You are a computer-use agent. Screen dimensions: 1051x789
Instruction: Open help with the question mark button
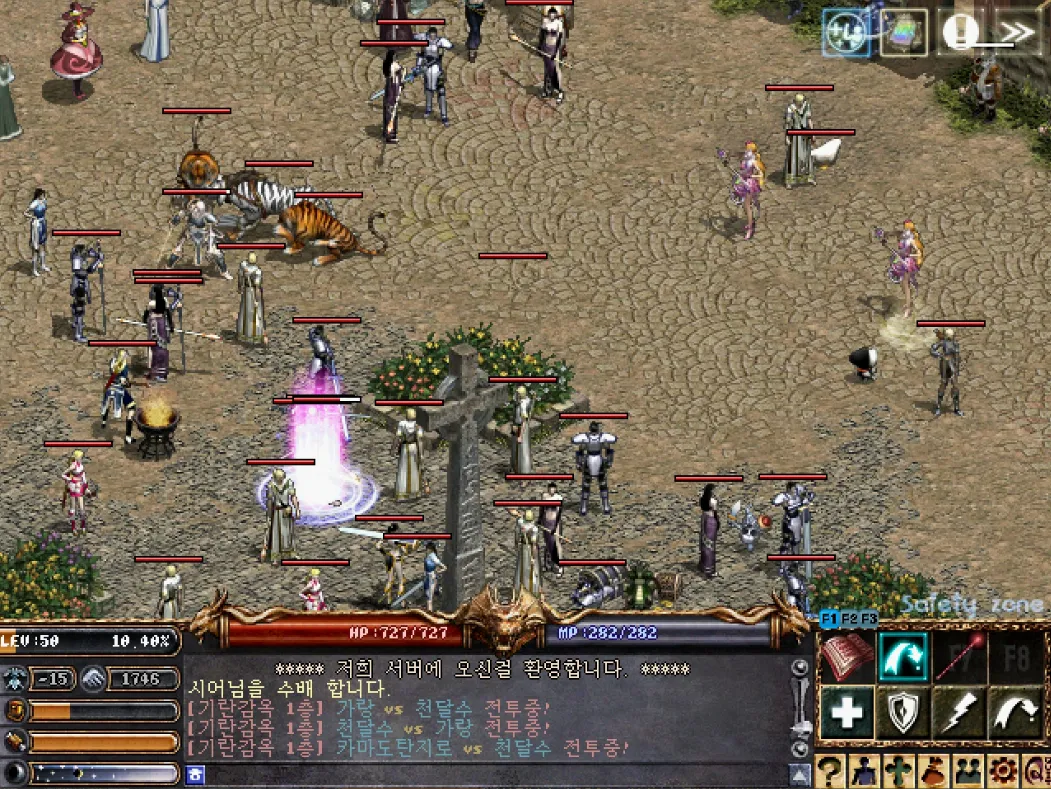tap(831, 770)
